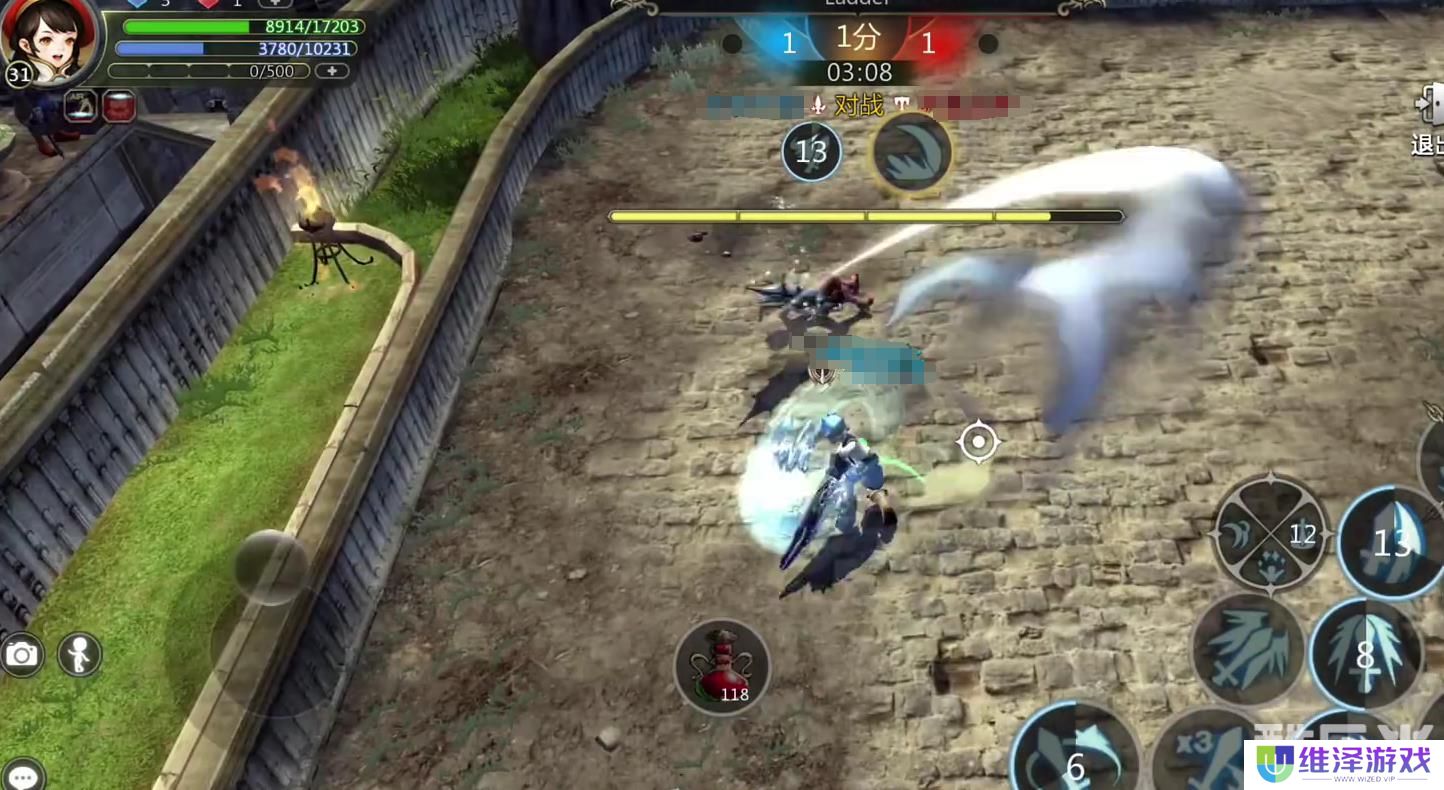Exit the match via 退出 button
Viewport: 1444px width, 790px height.
tap(1427, 122)
